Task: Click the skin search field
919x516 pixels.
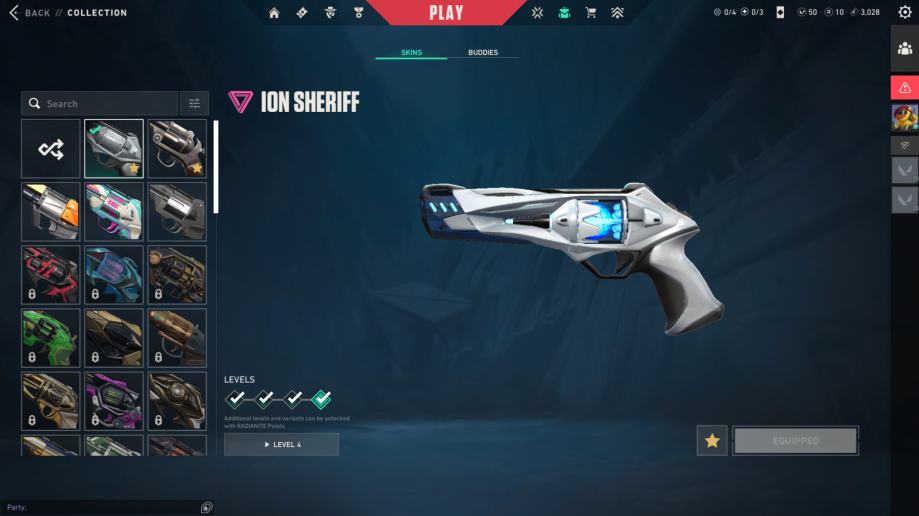Action: pyautogui.click(x=100, y=103)
